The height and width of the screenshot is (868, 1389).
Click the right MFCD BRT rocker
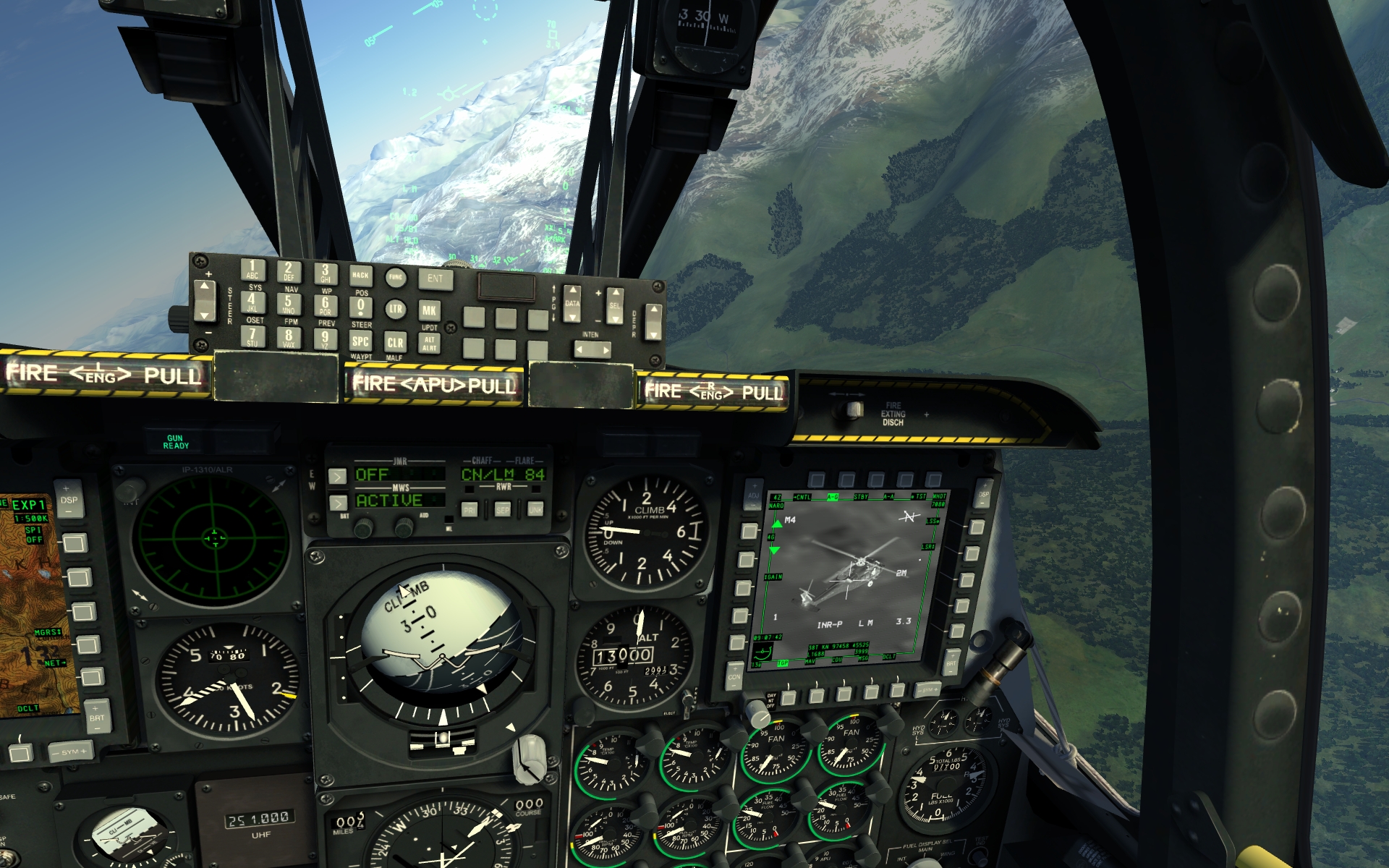pyautogui.click(x=951, y=662)
